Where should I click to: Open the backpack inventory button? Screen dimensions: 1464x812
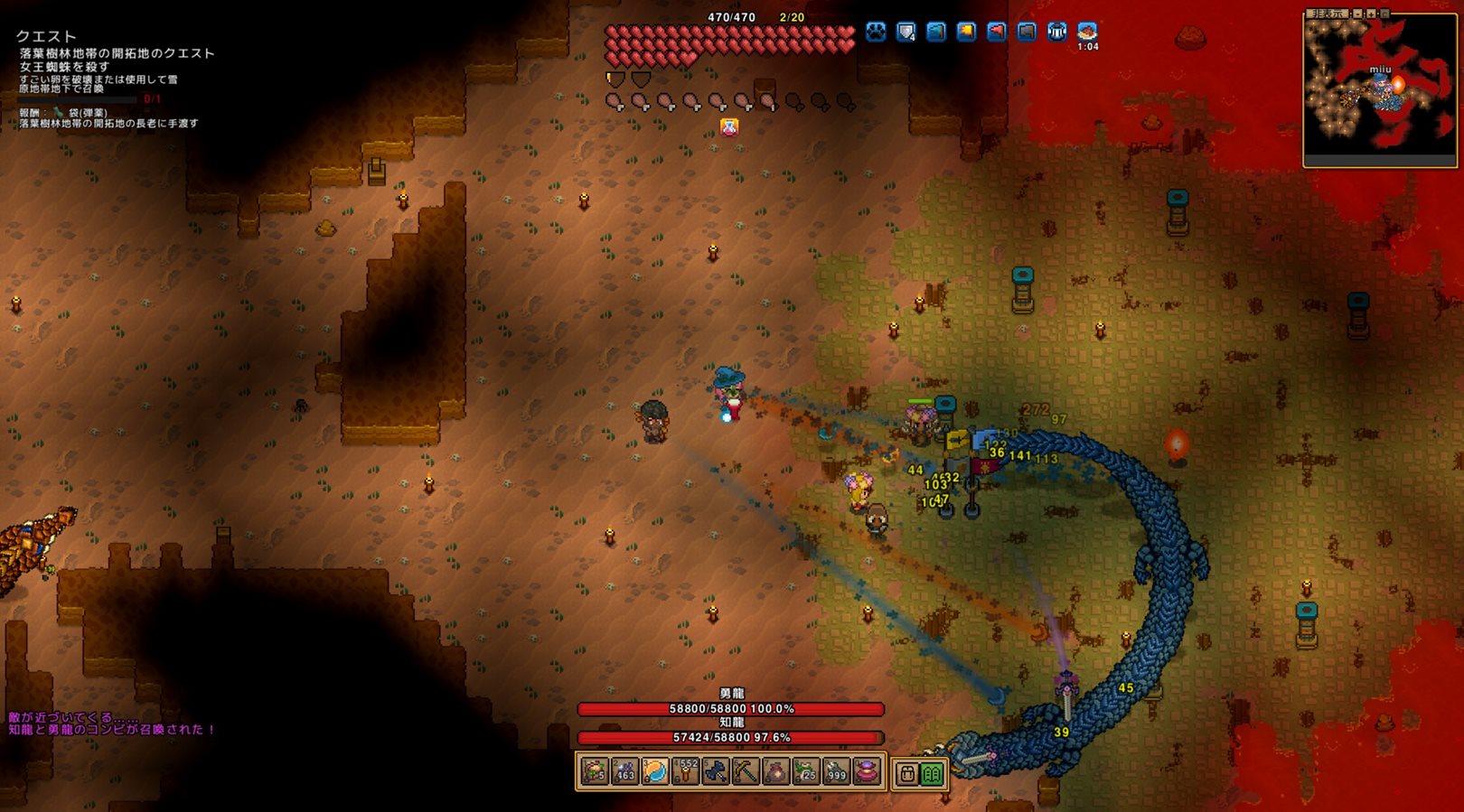(x=908, y=773)
